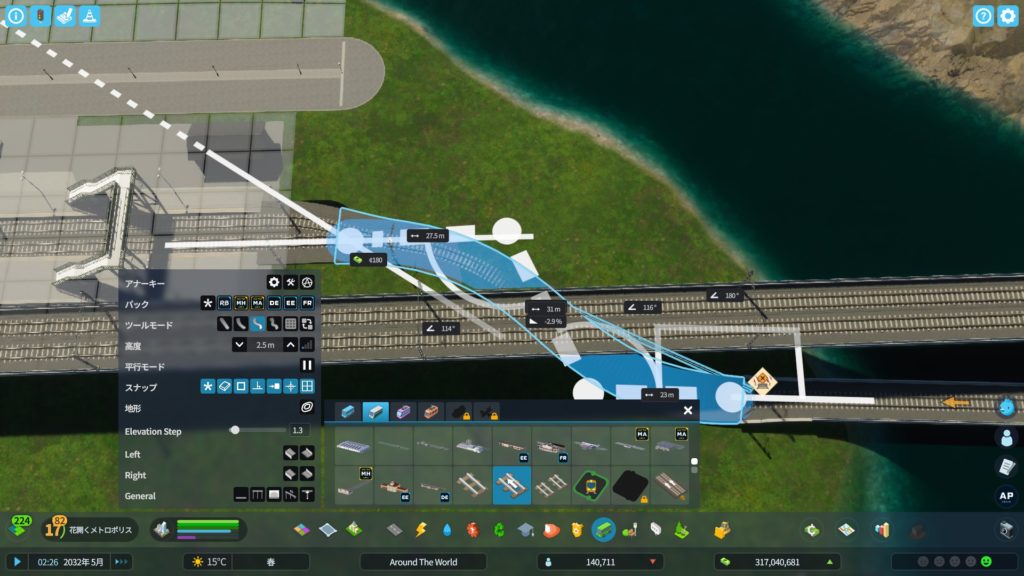The image size is (1024, 576).
Task: Close the train build menu panel
Action: (688, 410)
